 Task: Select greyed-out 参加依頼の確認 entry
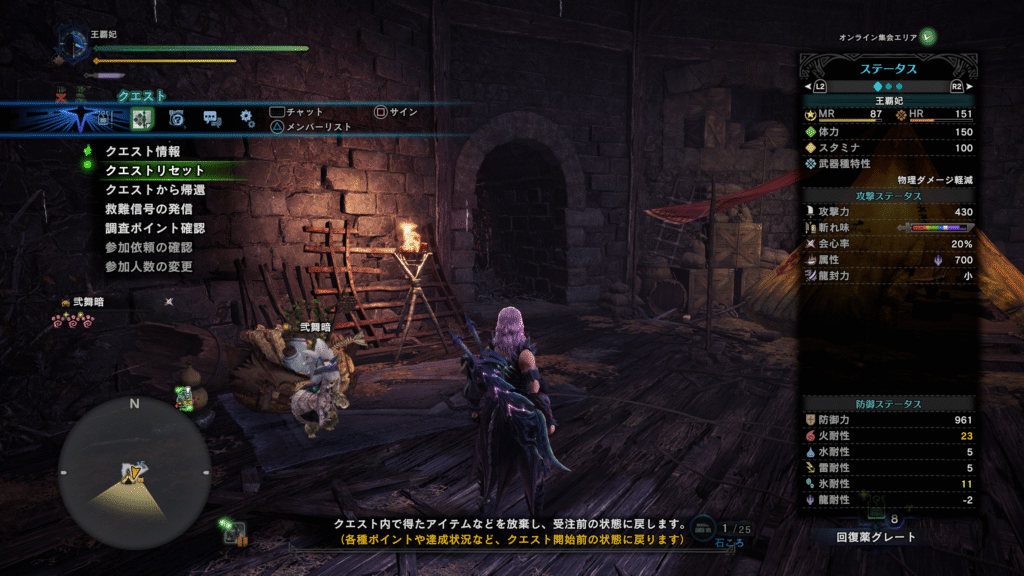[149, 247]
